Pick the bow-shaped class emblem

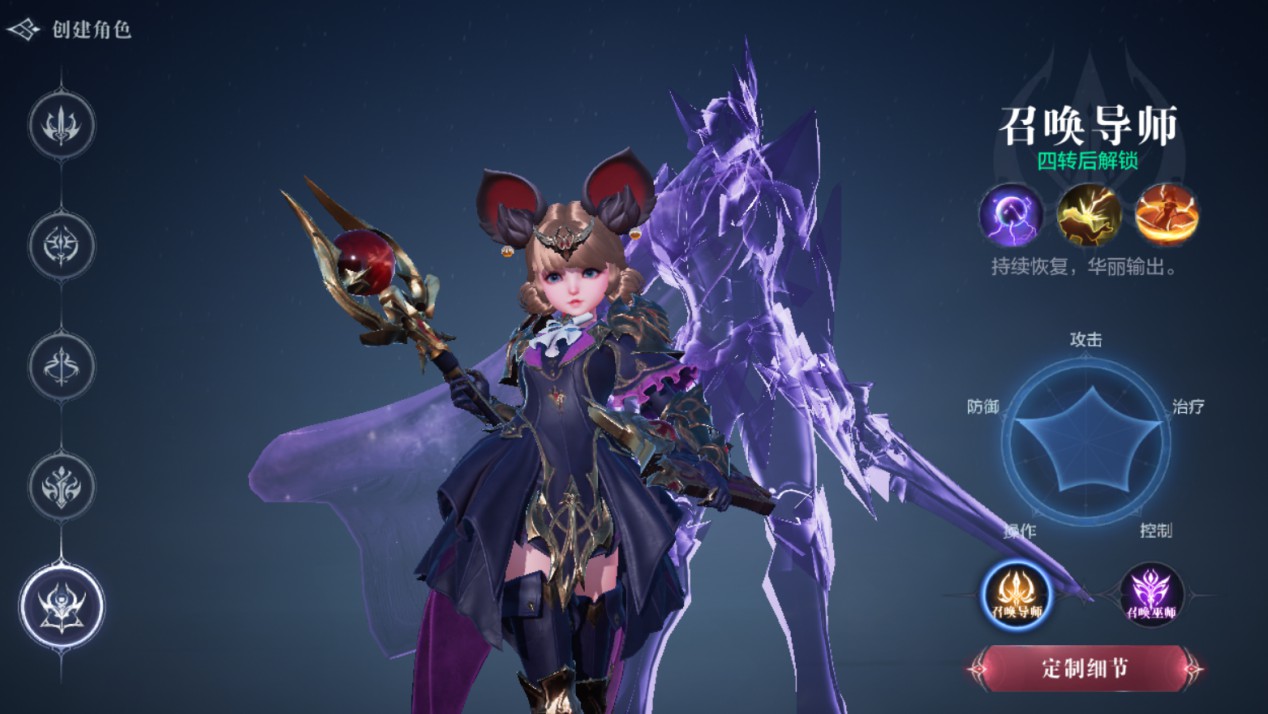tap(61, 365)
